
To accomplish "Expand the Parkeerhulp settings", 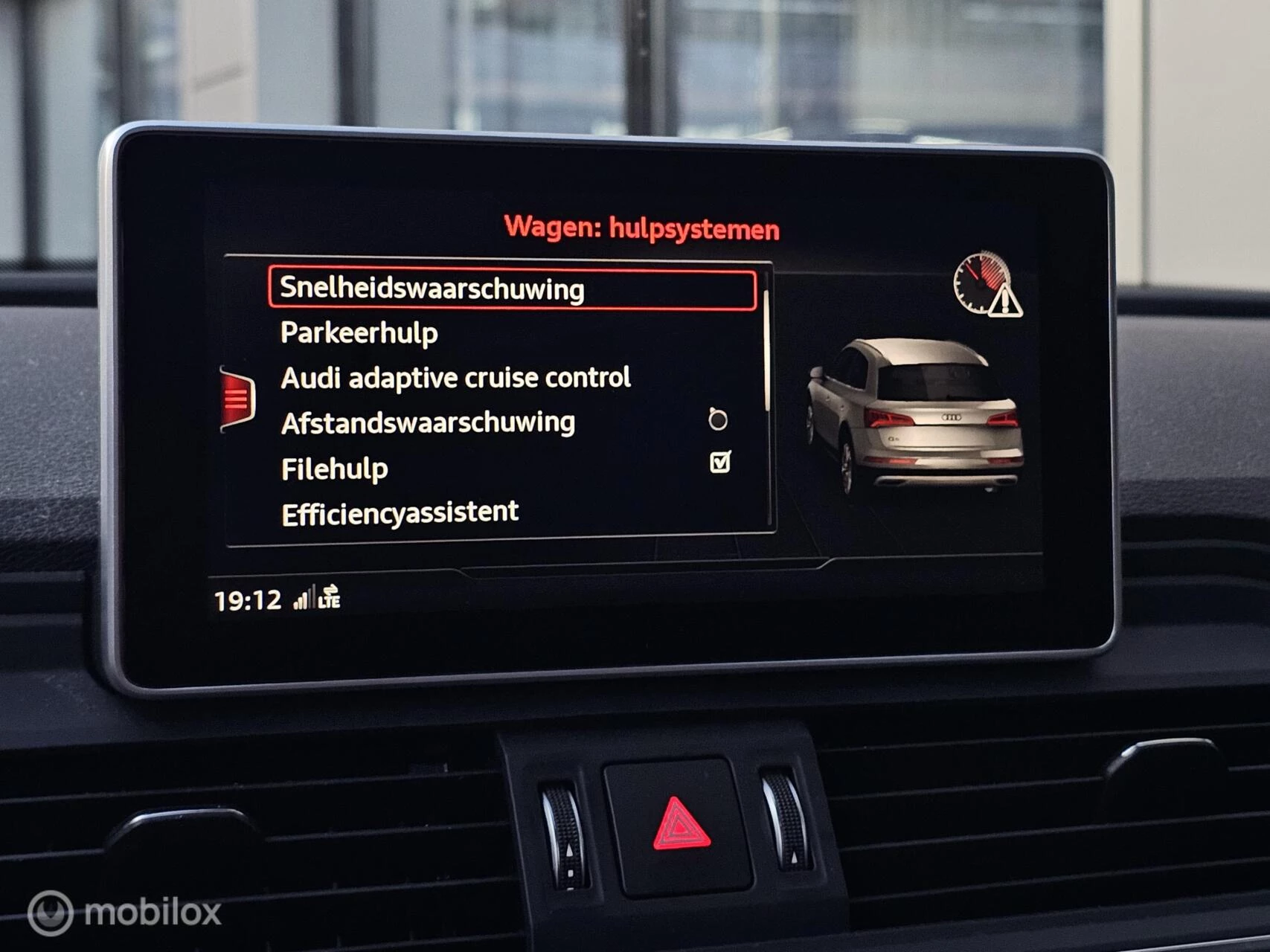I will (x=359, y=333).
